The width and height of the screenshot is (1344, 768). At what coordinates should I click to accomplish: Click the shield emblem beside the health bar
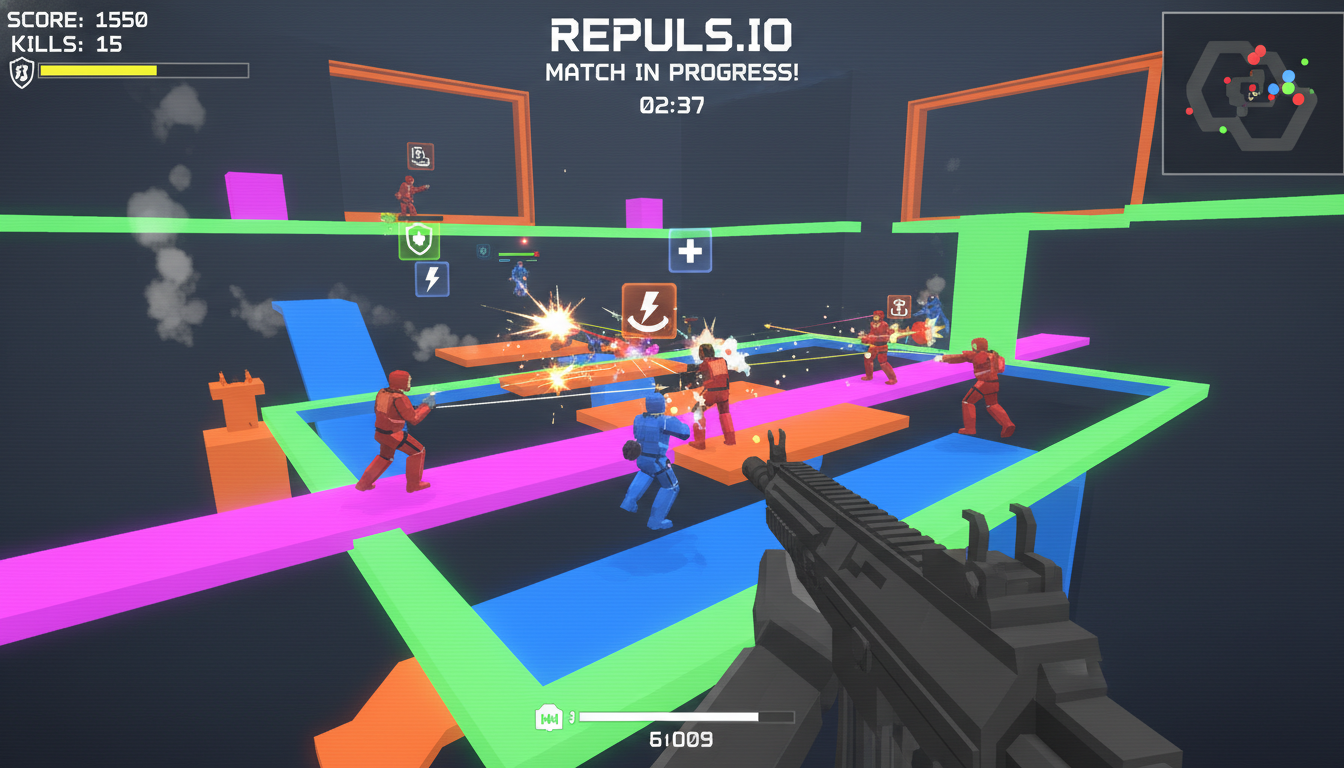point(24,72)
